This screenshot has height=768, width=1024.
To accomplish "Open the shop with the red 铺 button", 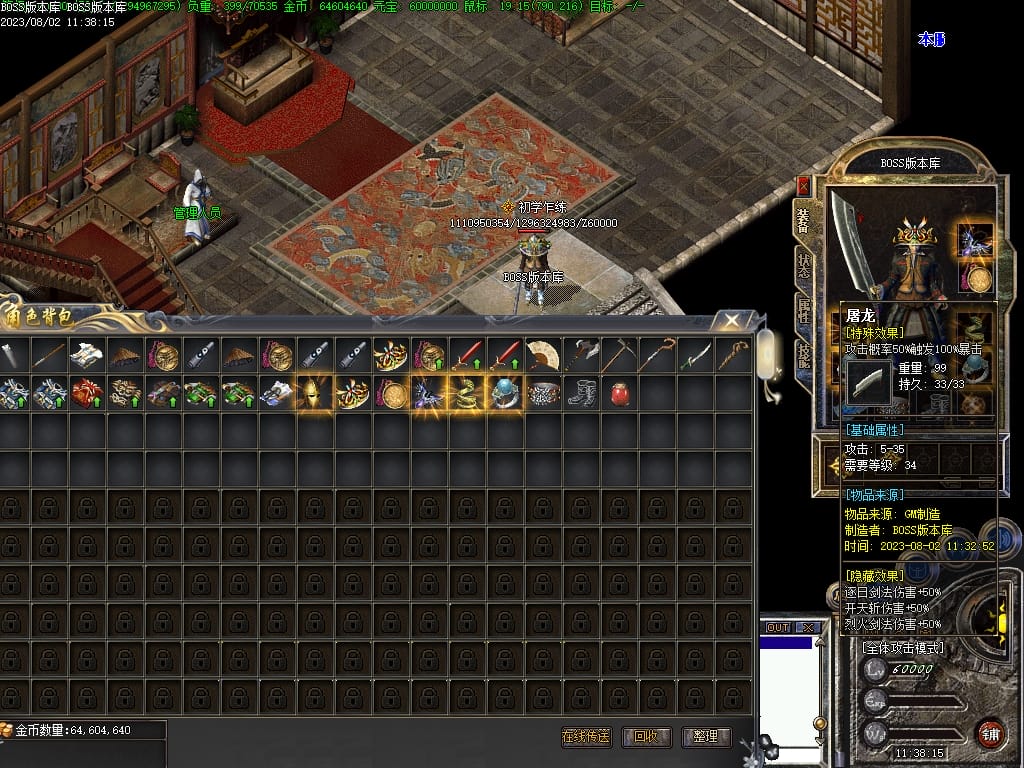I will [990, 732].
